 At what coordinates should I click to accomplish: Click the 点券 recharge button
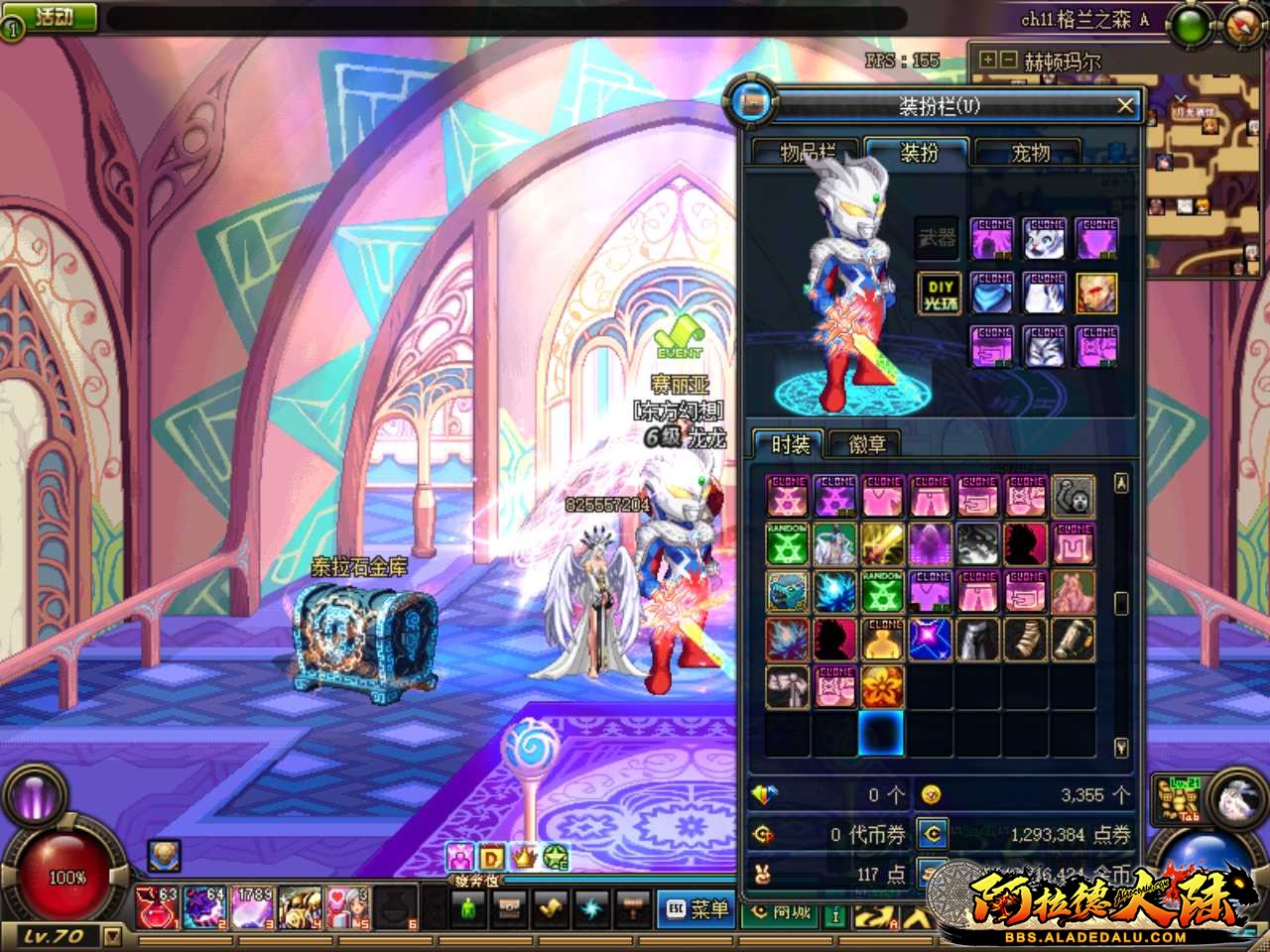click(931, 834)
